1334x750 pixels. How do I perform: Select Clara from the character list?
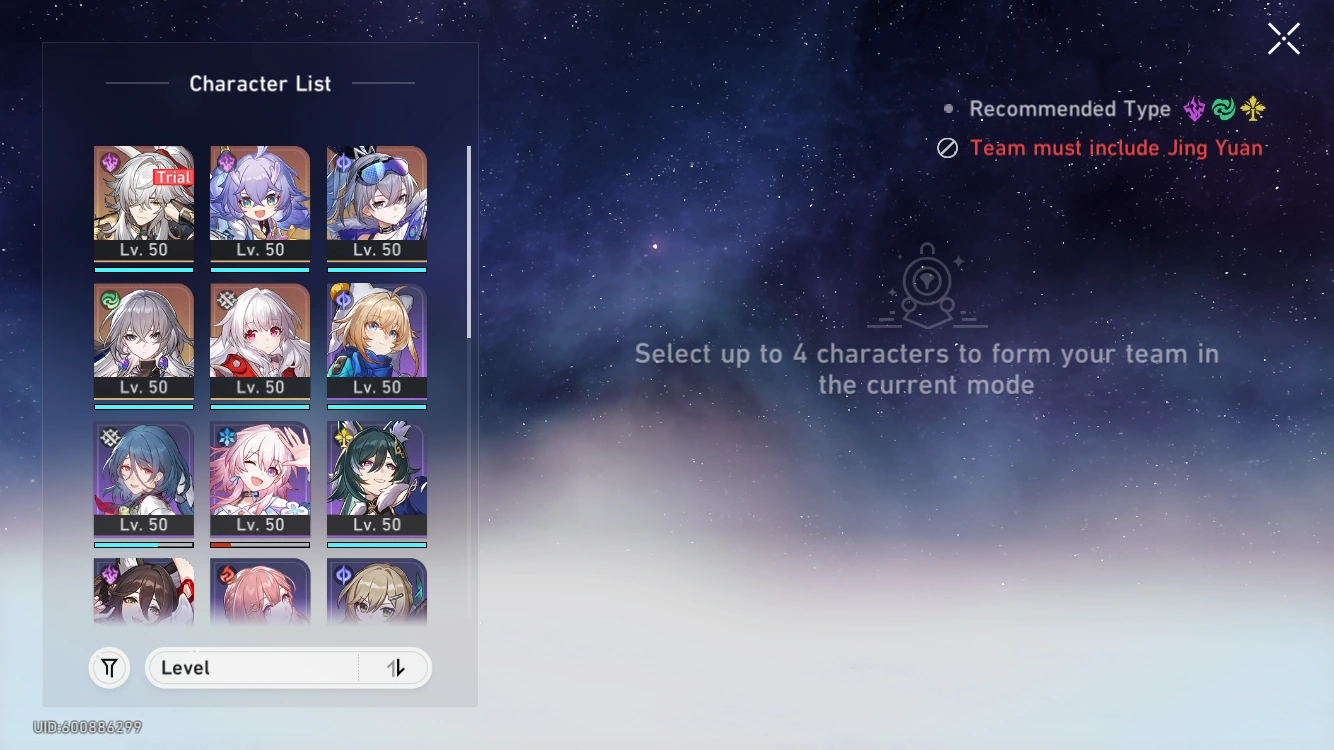(260, 345)
